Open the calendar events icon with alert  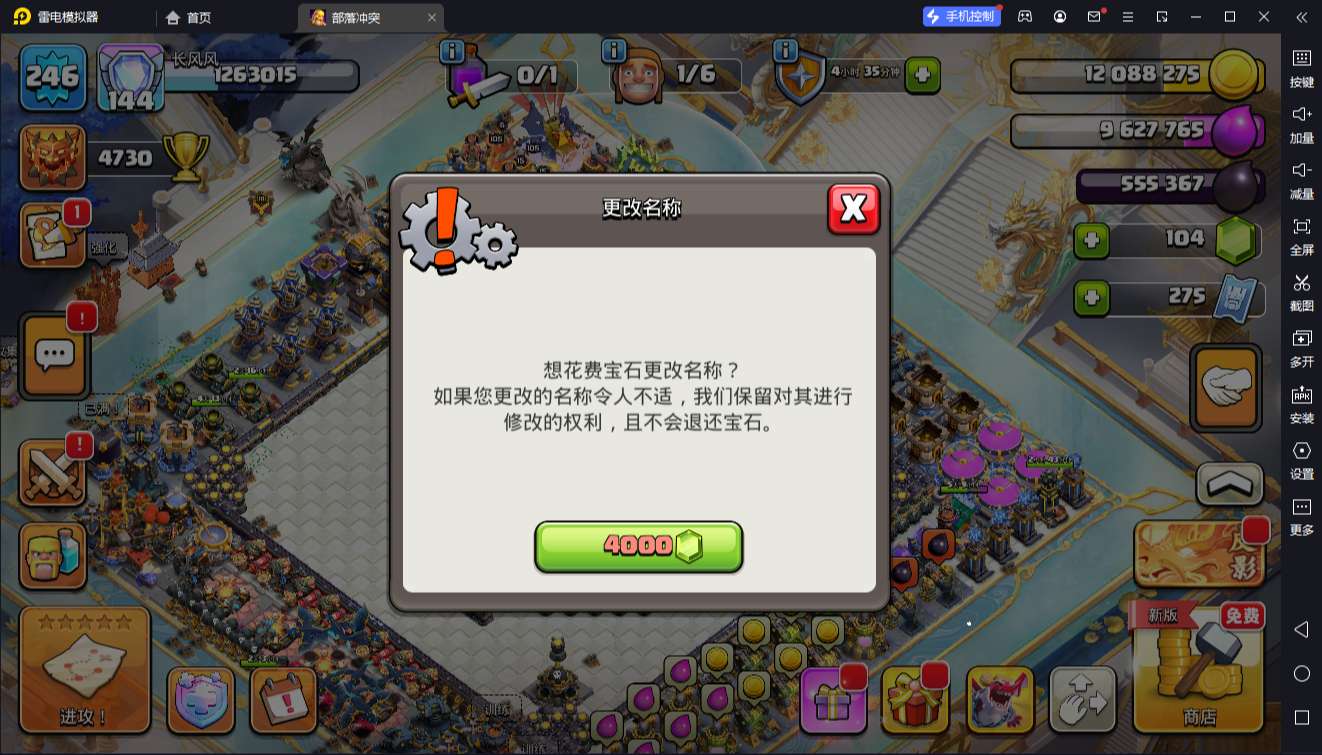[x=283, y=701]
